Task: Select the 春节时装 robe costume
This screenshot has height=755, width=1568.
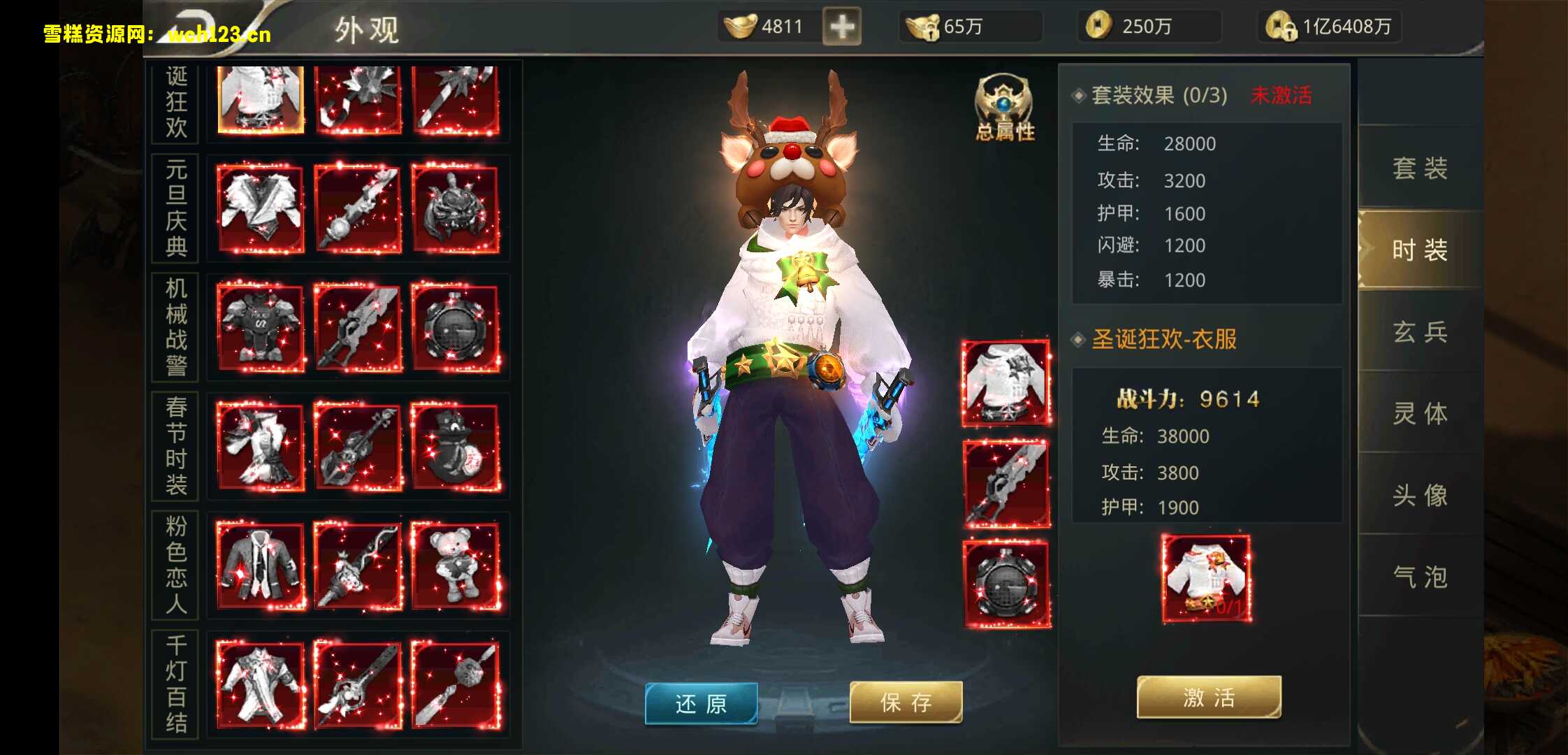Action: (x=261, y=447)
